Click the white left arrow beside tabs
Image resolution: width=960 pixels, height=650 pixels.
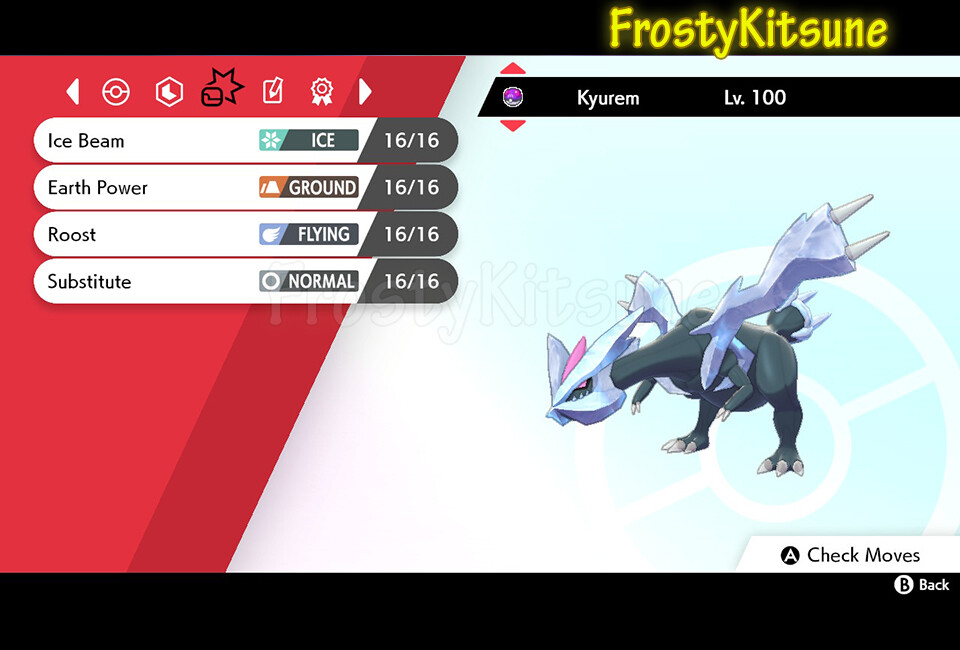pyautogui.click(x=73, y=92)
